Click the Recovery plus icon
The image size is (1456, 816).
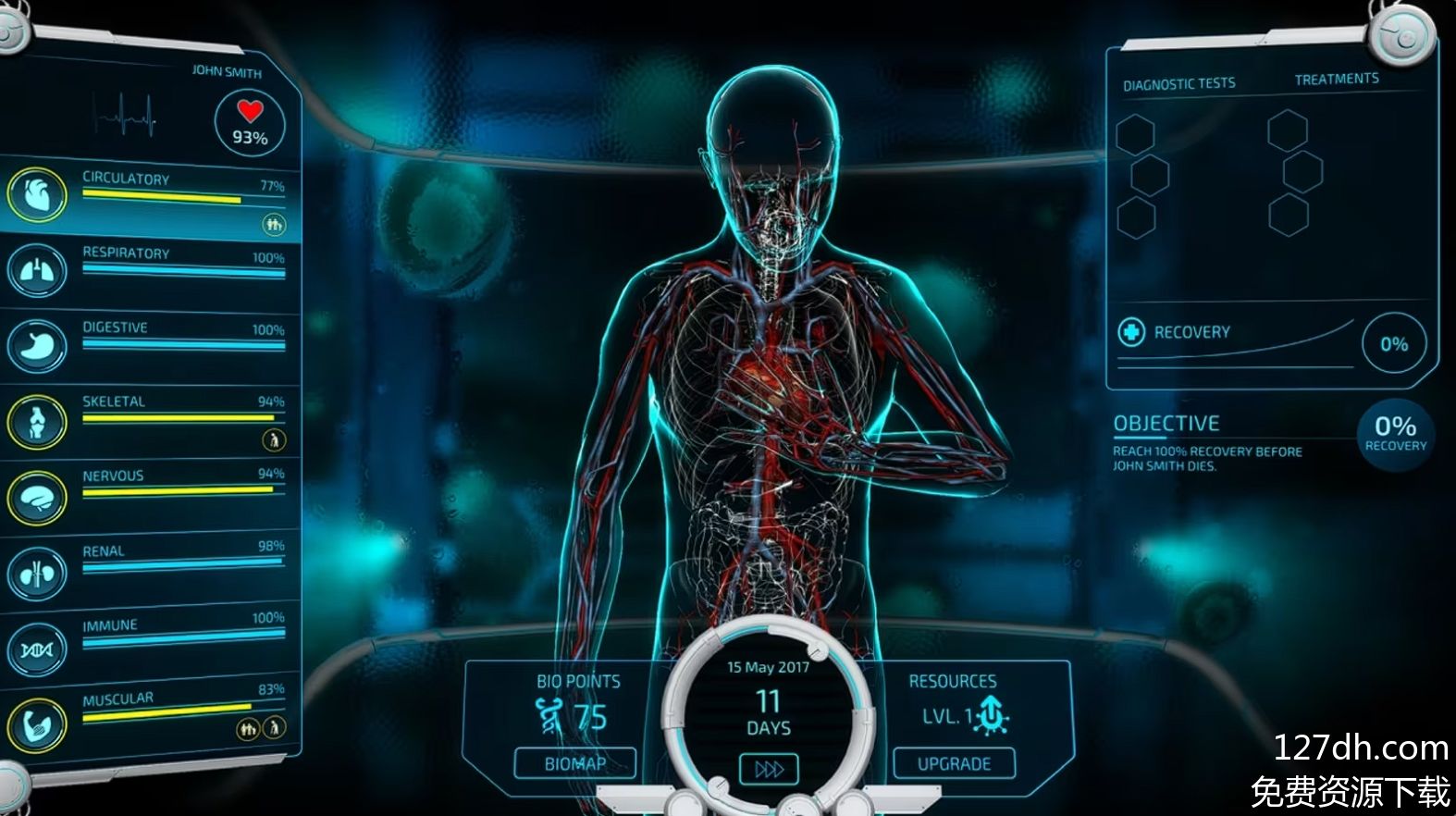(1131, 332)
